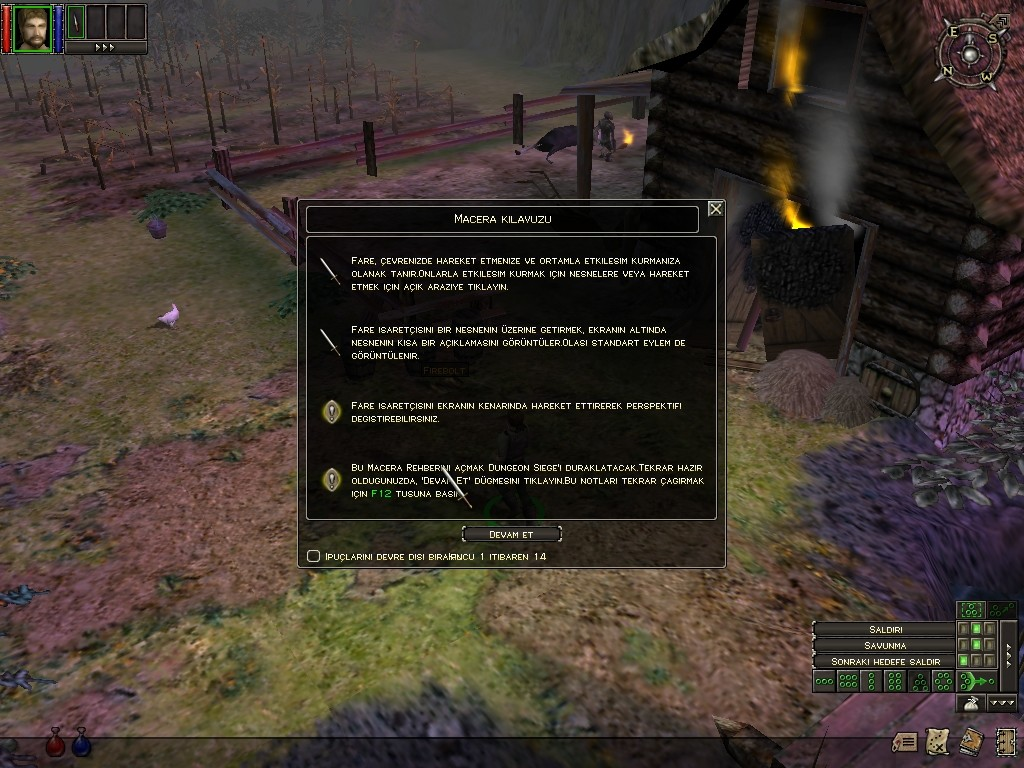This screenshot has height=768, width=1024.
Task: Click the wooden door menu icon
Action: coord(1003,741)
